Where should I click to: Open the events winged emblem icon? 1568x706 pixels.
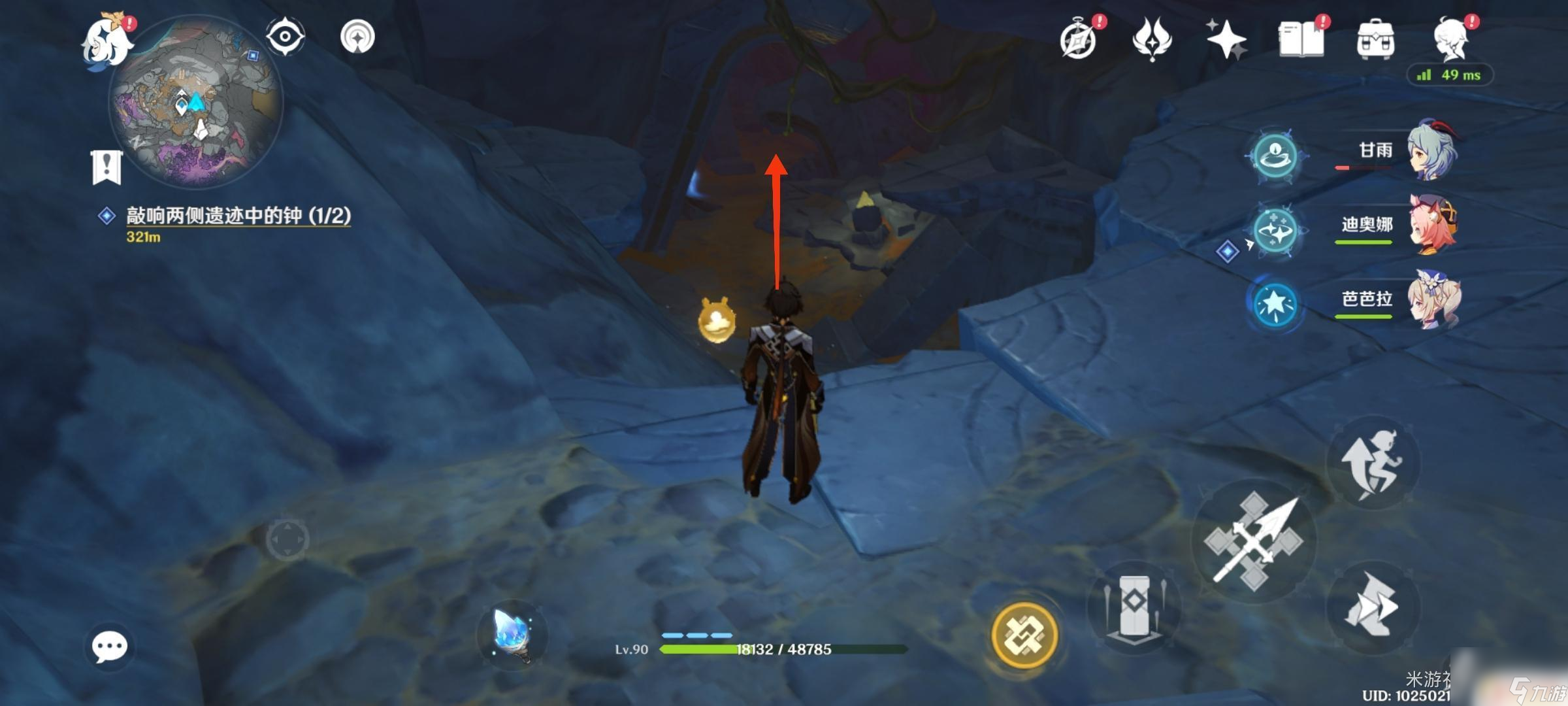point(1152,39)
